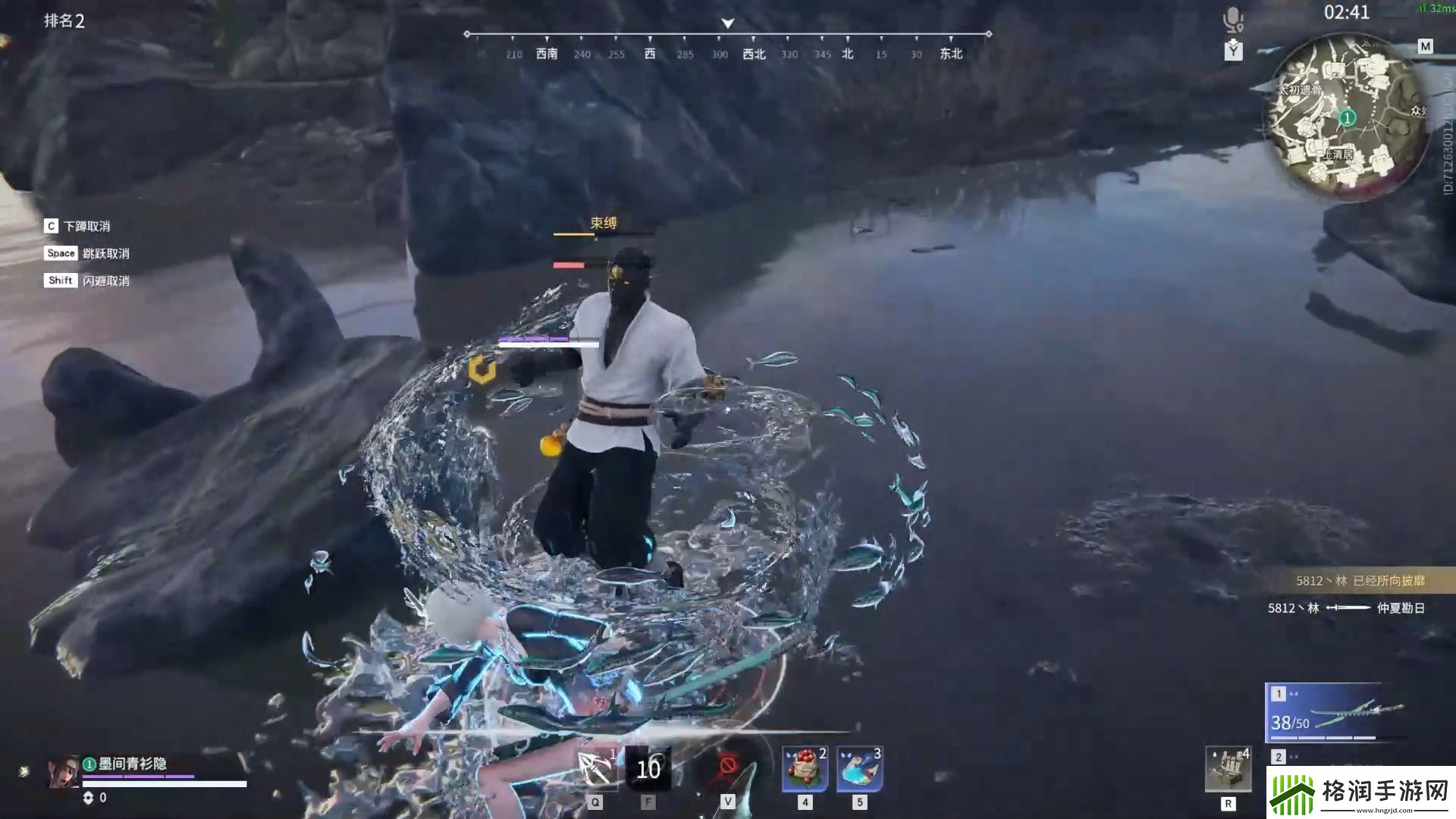
Task: Use the armor repair kit slot
Action: click(1228, 769)
